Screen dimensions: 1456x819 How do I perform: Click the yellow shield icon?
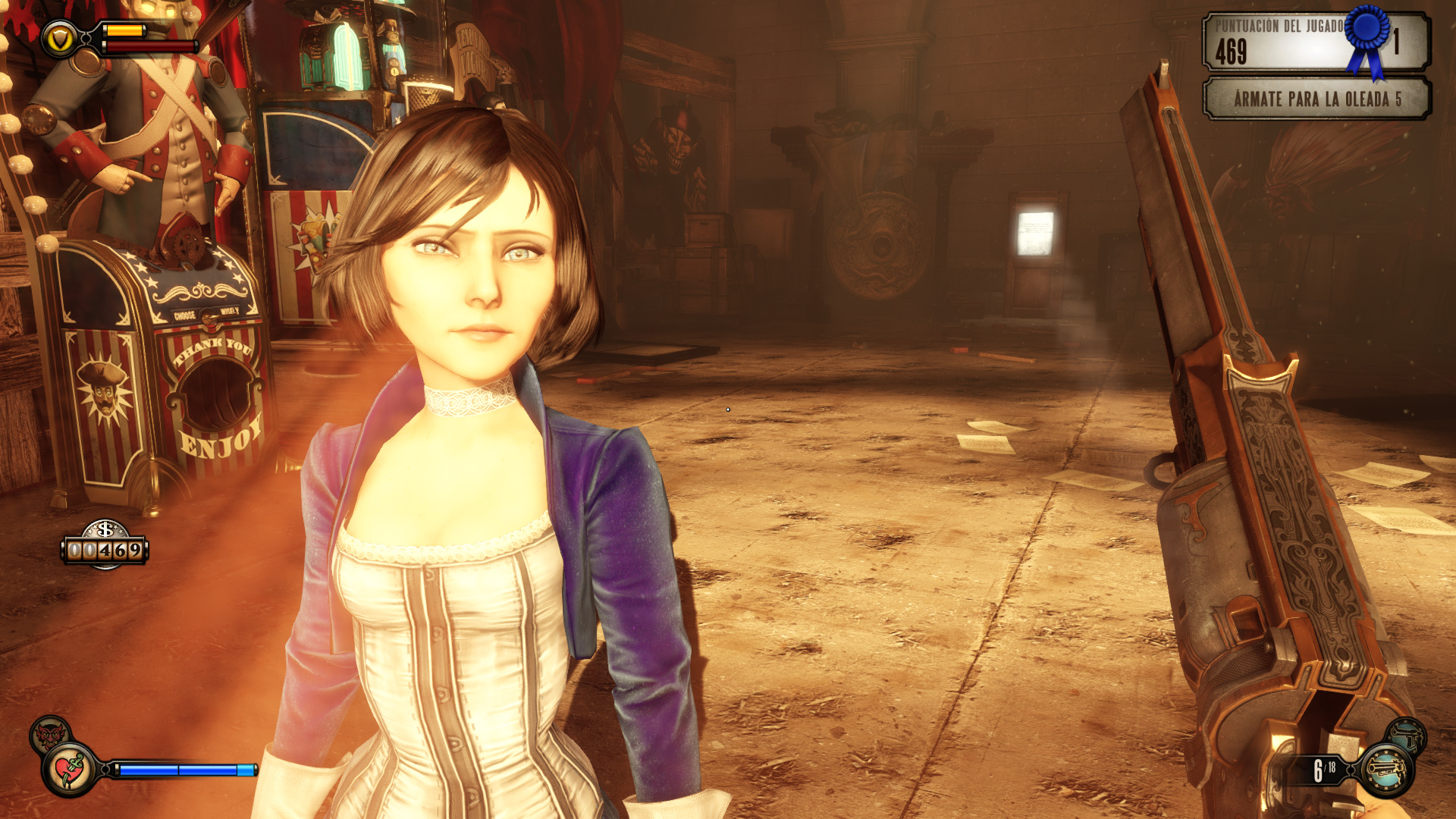[x=59, y=39]
